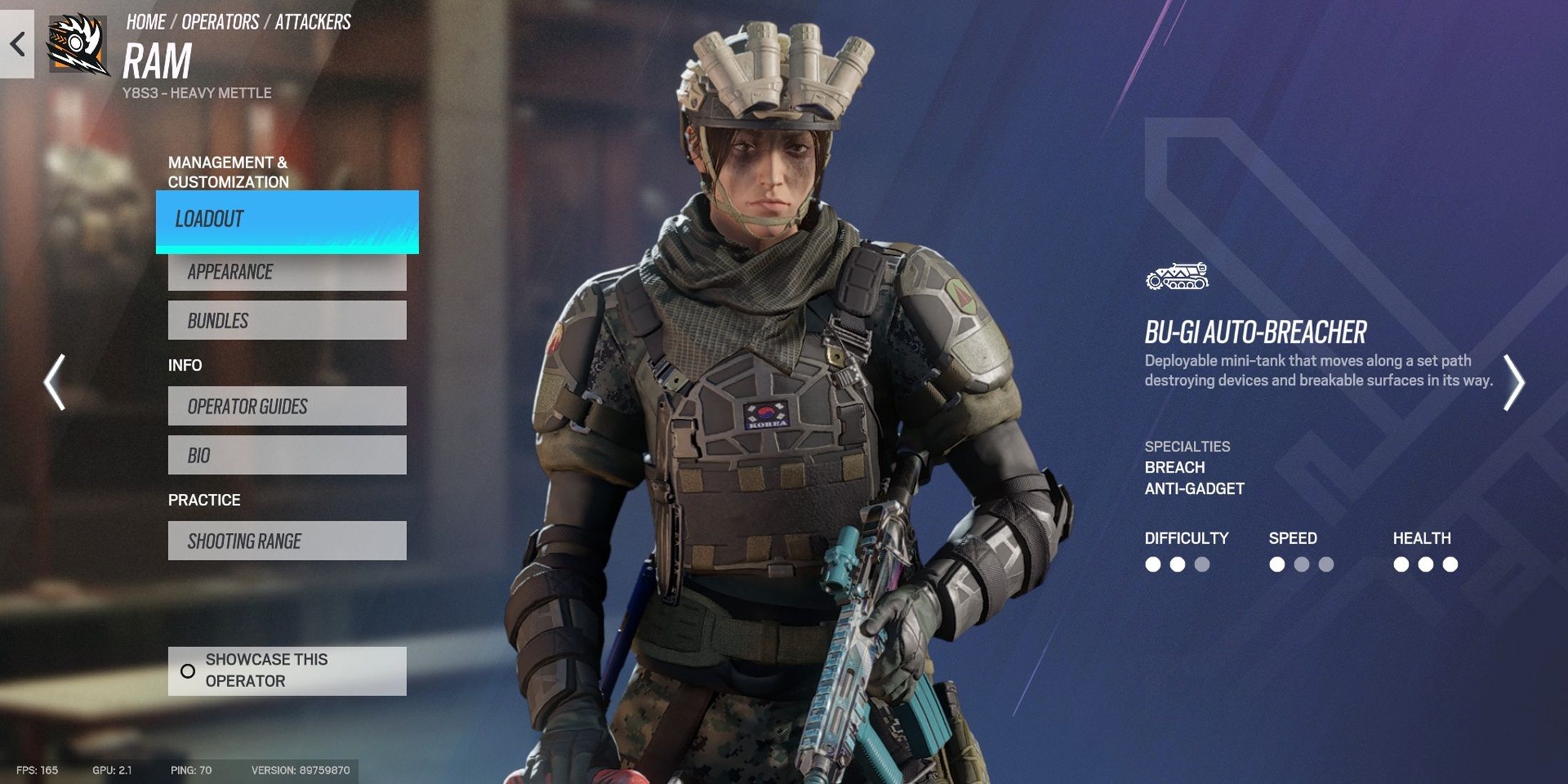Click Ram's operator badge icon
This screenshot has height=784, width=1568.
[78, 44]
